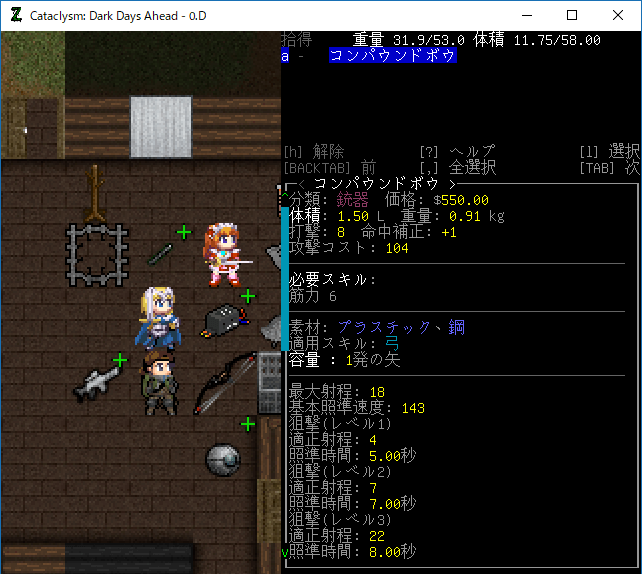Close the Cataclysm game window

617,15
